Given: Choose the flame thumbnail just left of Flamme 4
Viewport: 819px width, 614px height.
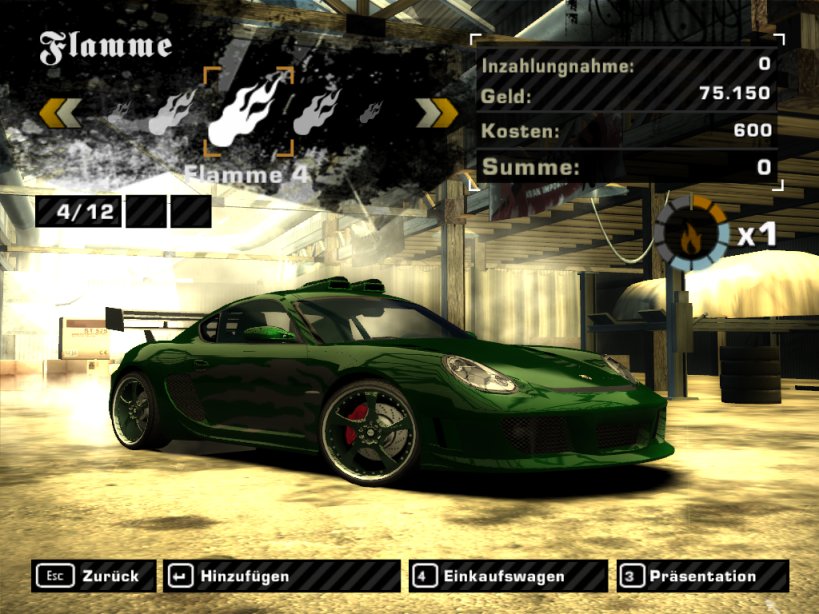Looking at the screenshot, I should click(173, 112).
